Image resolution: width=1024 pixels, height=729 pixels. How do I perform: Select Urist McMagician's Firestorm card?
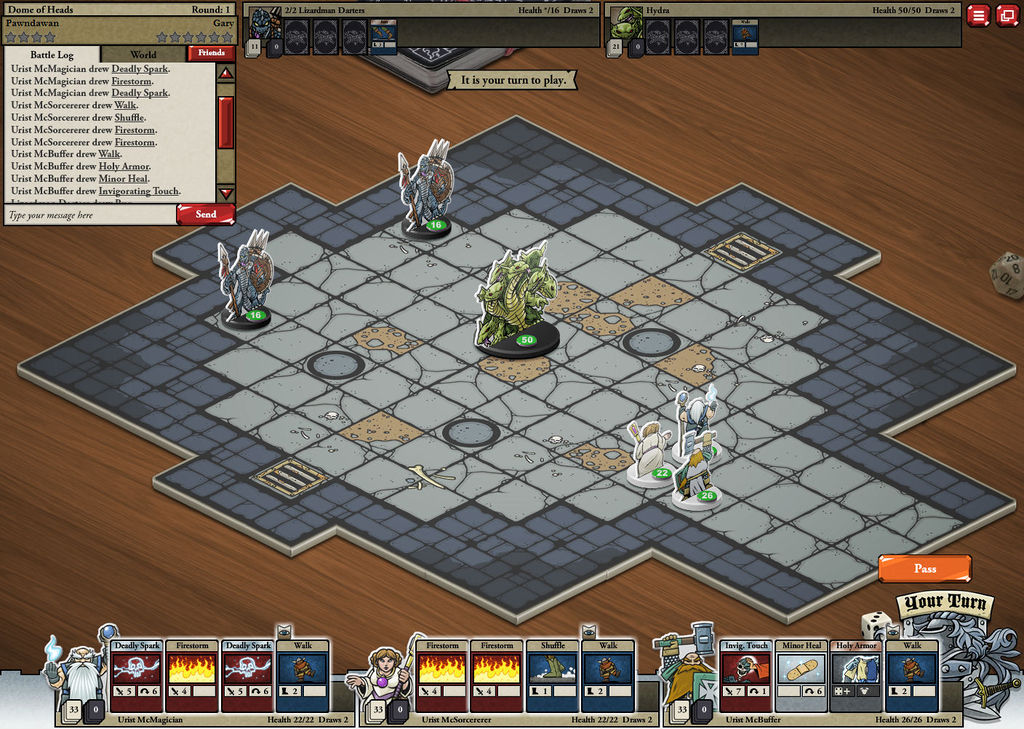point(191,675)
